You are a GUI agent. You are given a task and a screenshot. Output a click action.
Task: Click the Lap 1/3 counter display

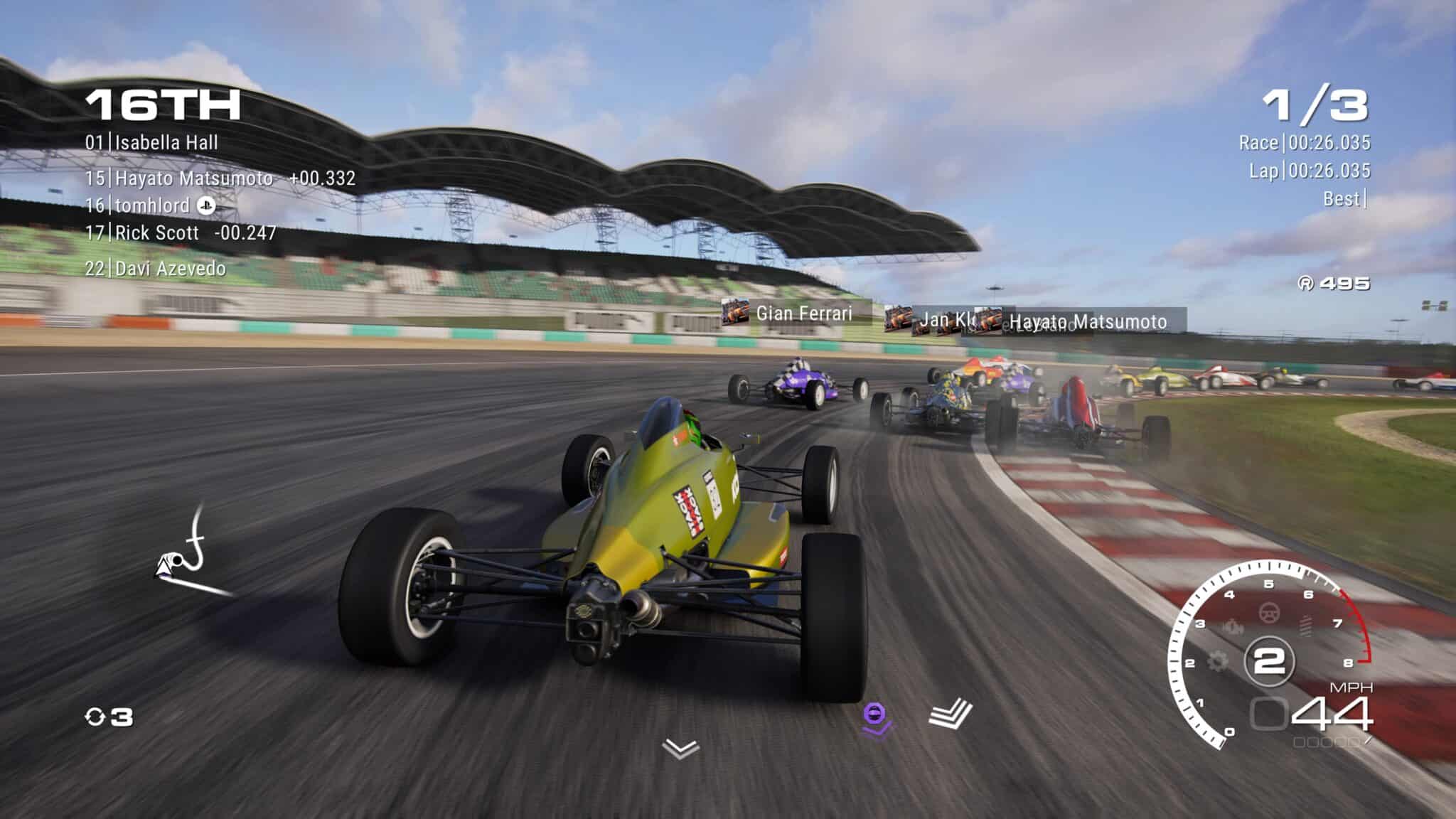click(x=1315, y=105)
